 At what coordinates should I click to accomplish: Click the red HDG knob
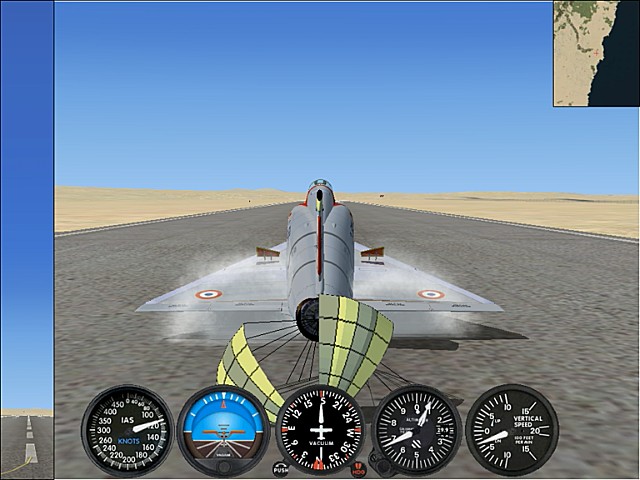pyautogui.click(x=359, y=468)
